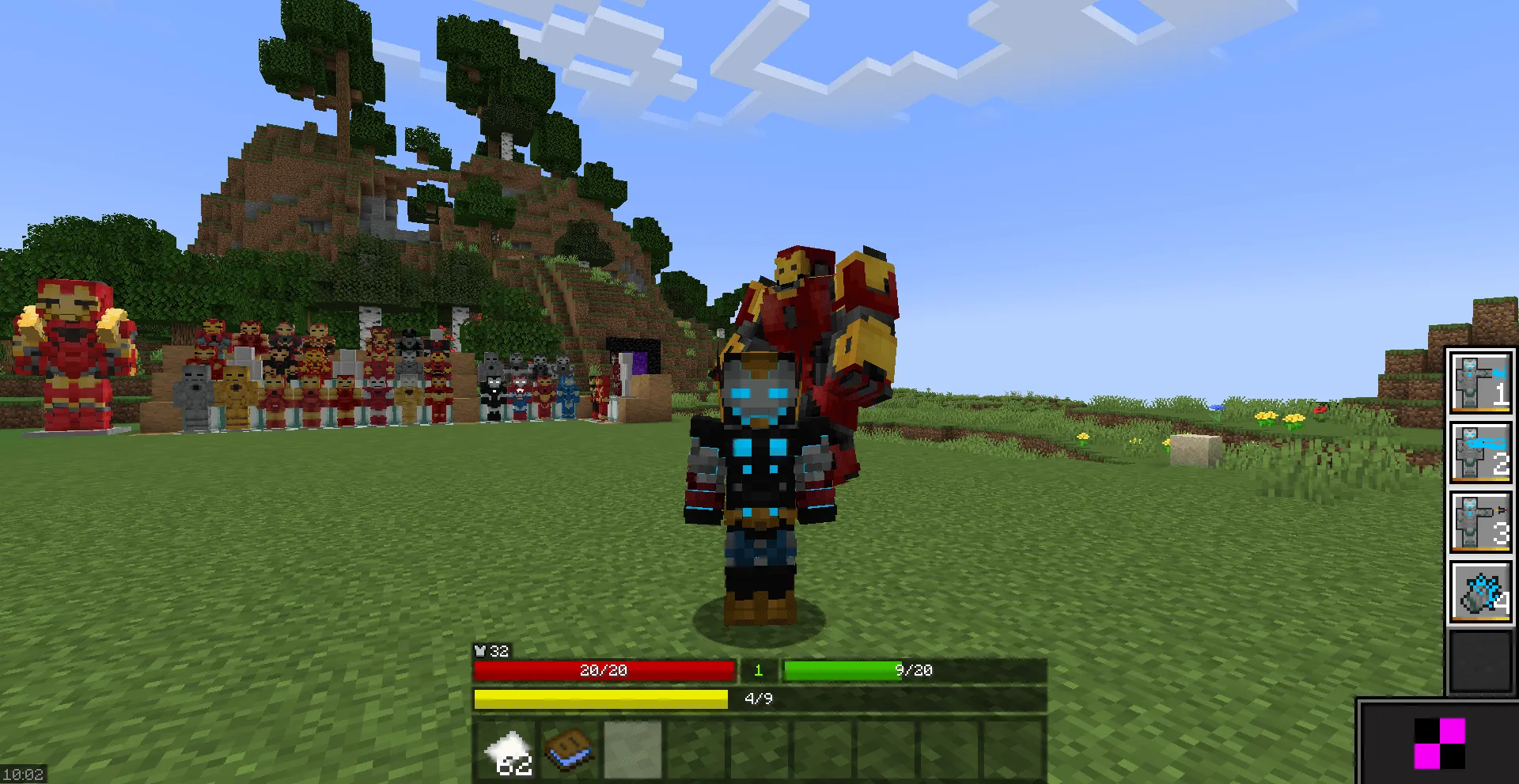Click the red 20/20 health bar

point(604,669)
